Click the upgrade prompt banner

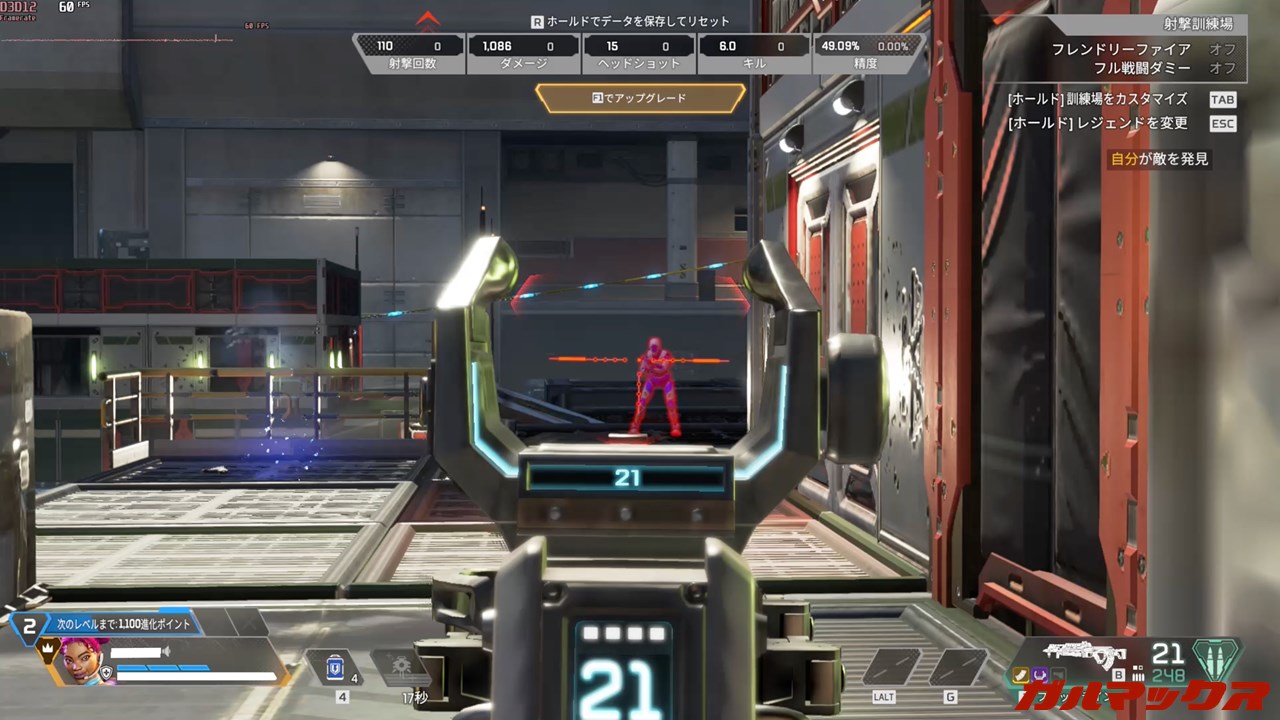click(640, 98)
